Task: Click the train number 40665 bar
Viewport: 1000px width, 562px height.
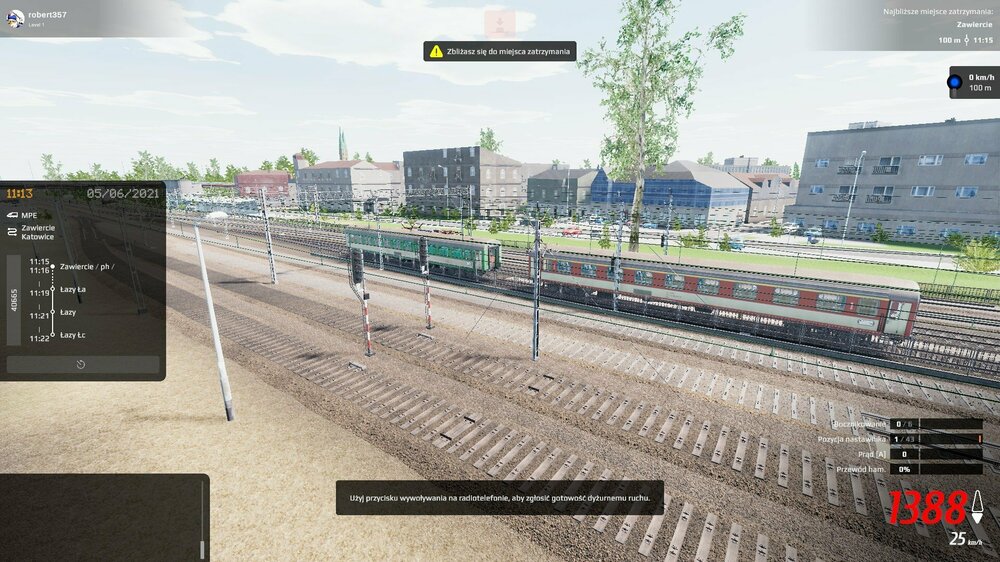Action: pyautogui.click(x=15, y=300)
